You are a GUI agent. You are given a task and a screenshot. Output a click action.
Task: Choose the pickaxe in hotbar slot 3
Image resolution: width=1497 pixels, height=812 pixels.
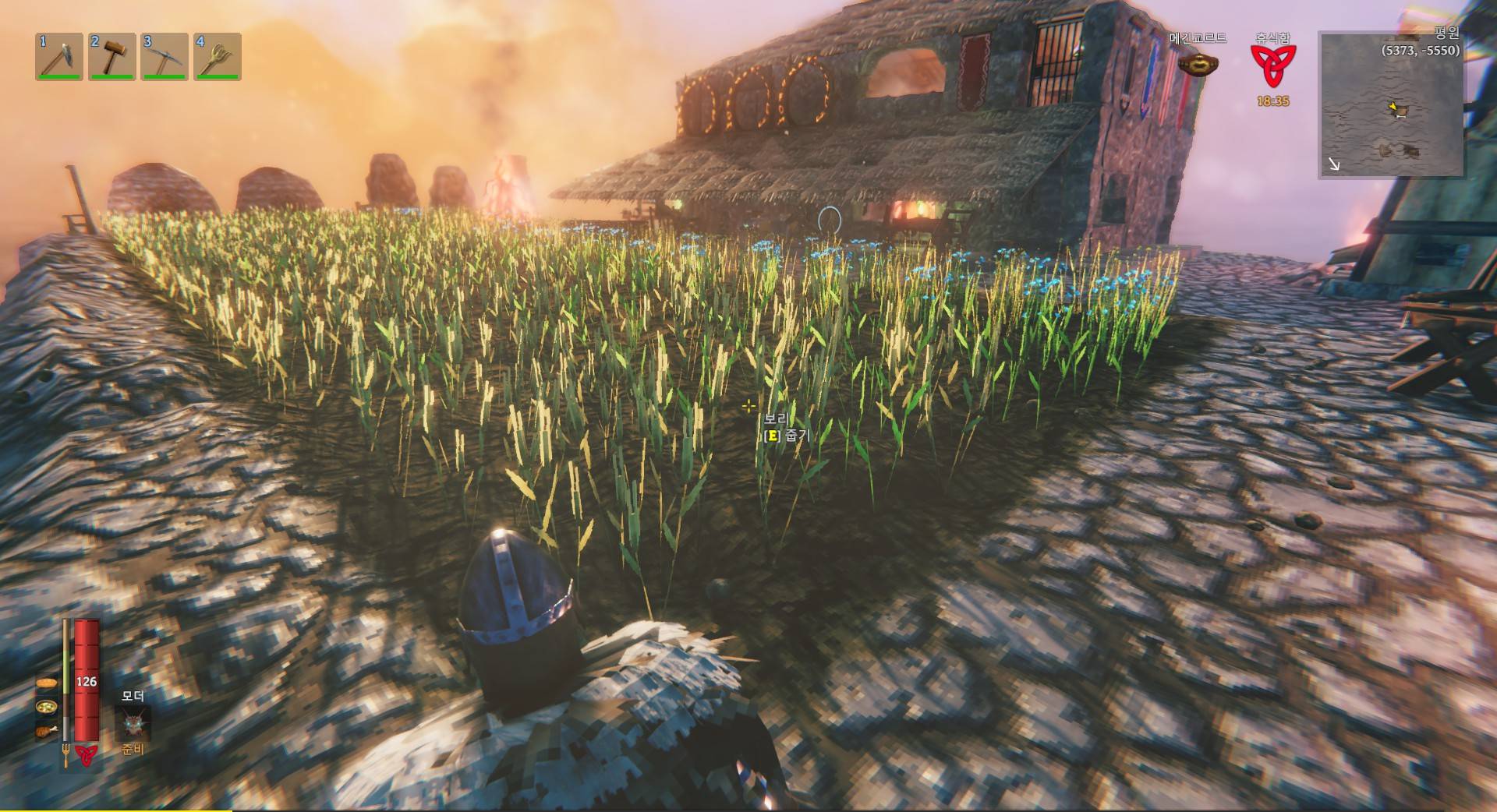pyautogui.click(x=165, y=56)
